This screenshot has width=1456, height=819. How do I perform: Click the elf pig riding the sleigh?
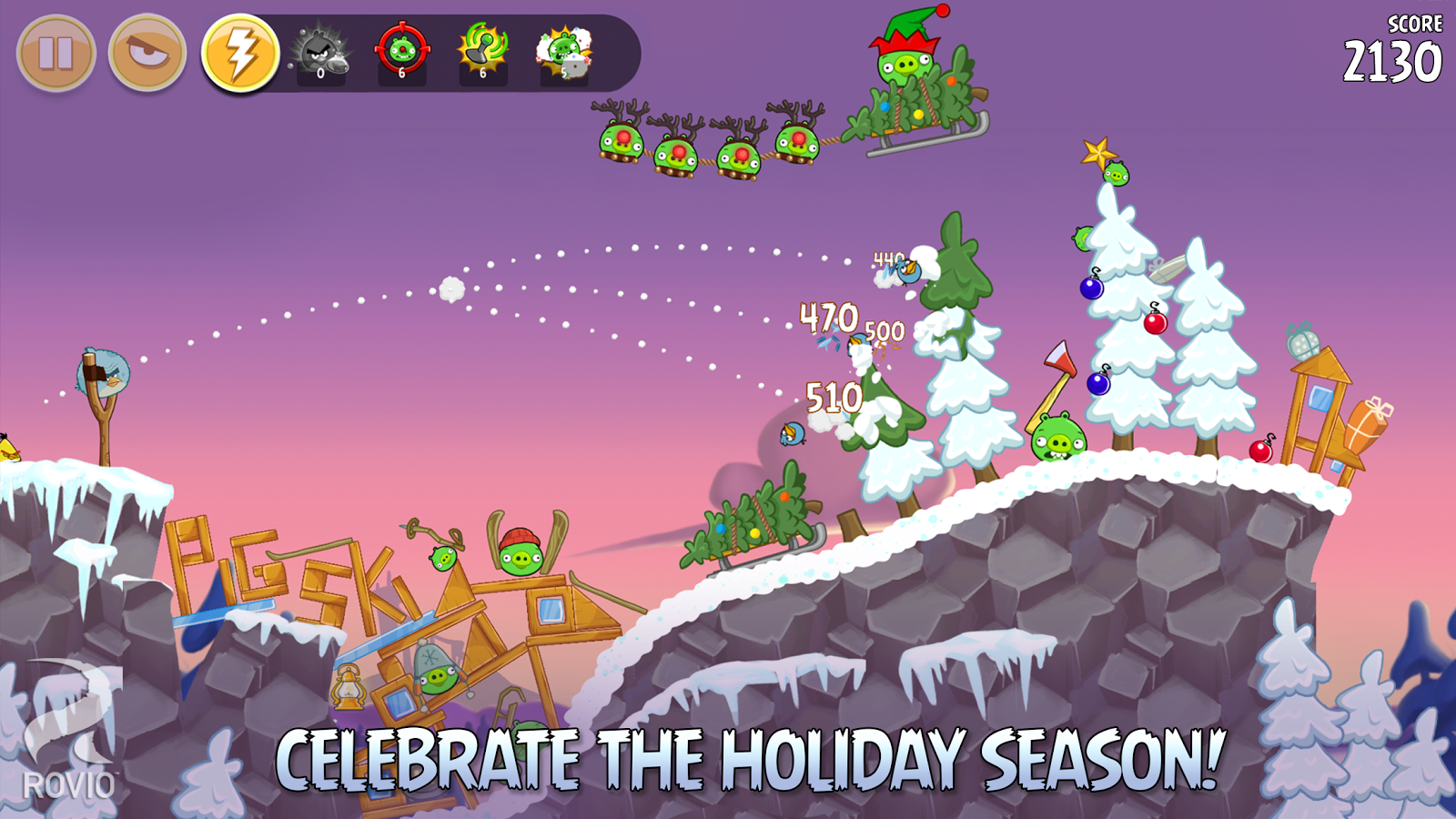(x=907, y=64)
